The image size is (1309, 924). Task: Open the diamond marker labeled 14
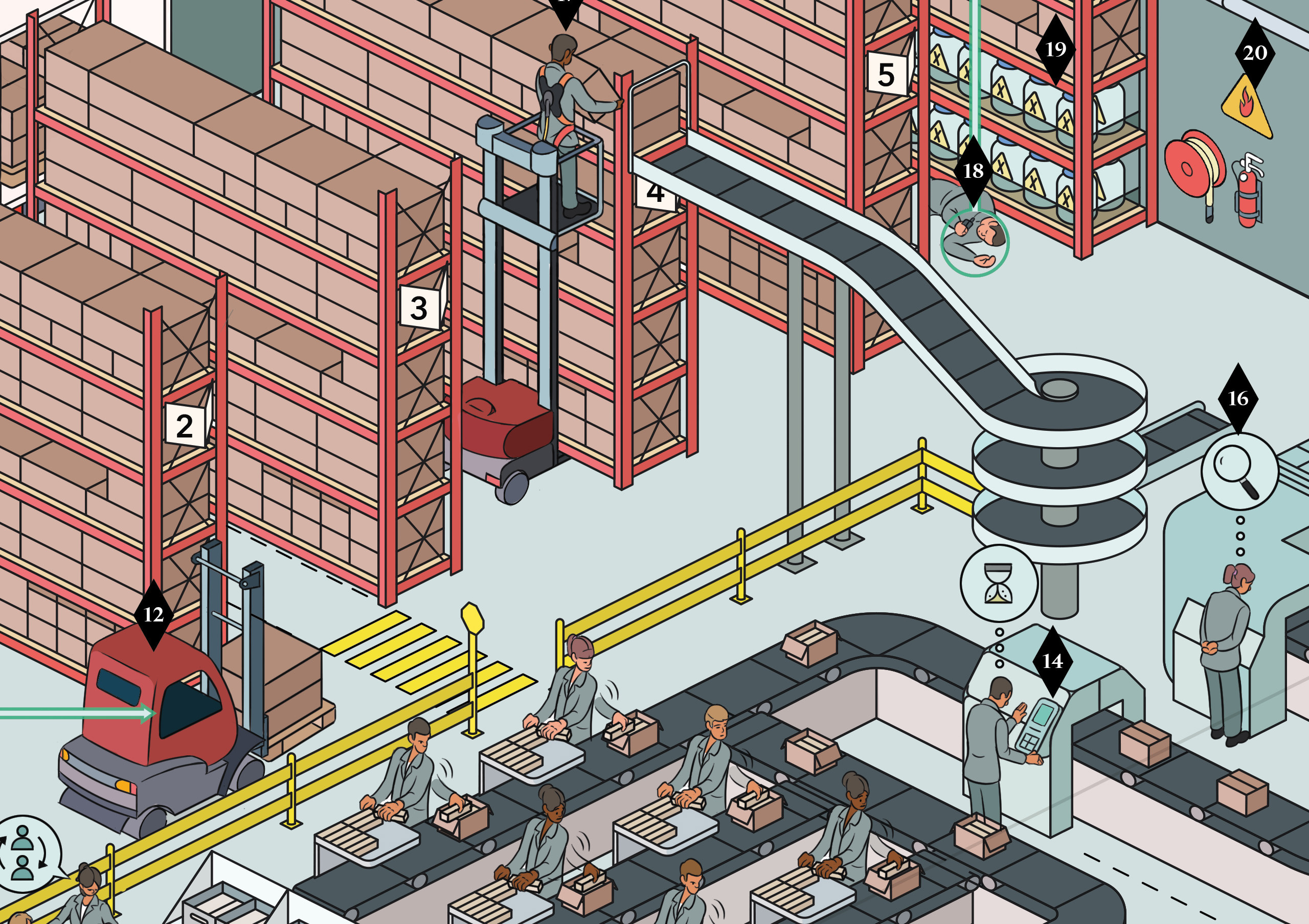tap(1052, 661)
